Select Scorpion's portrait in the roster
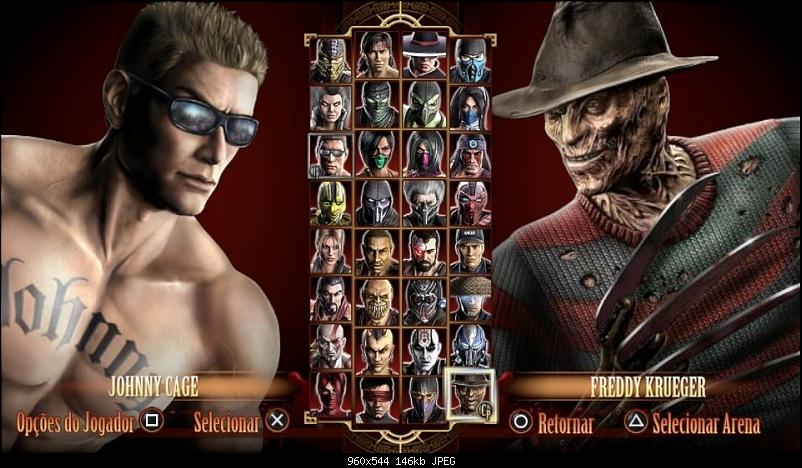 pos(330,60)
